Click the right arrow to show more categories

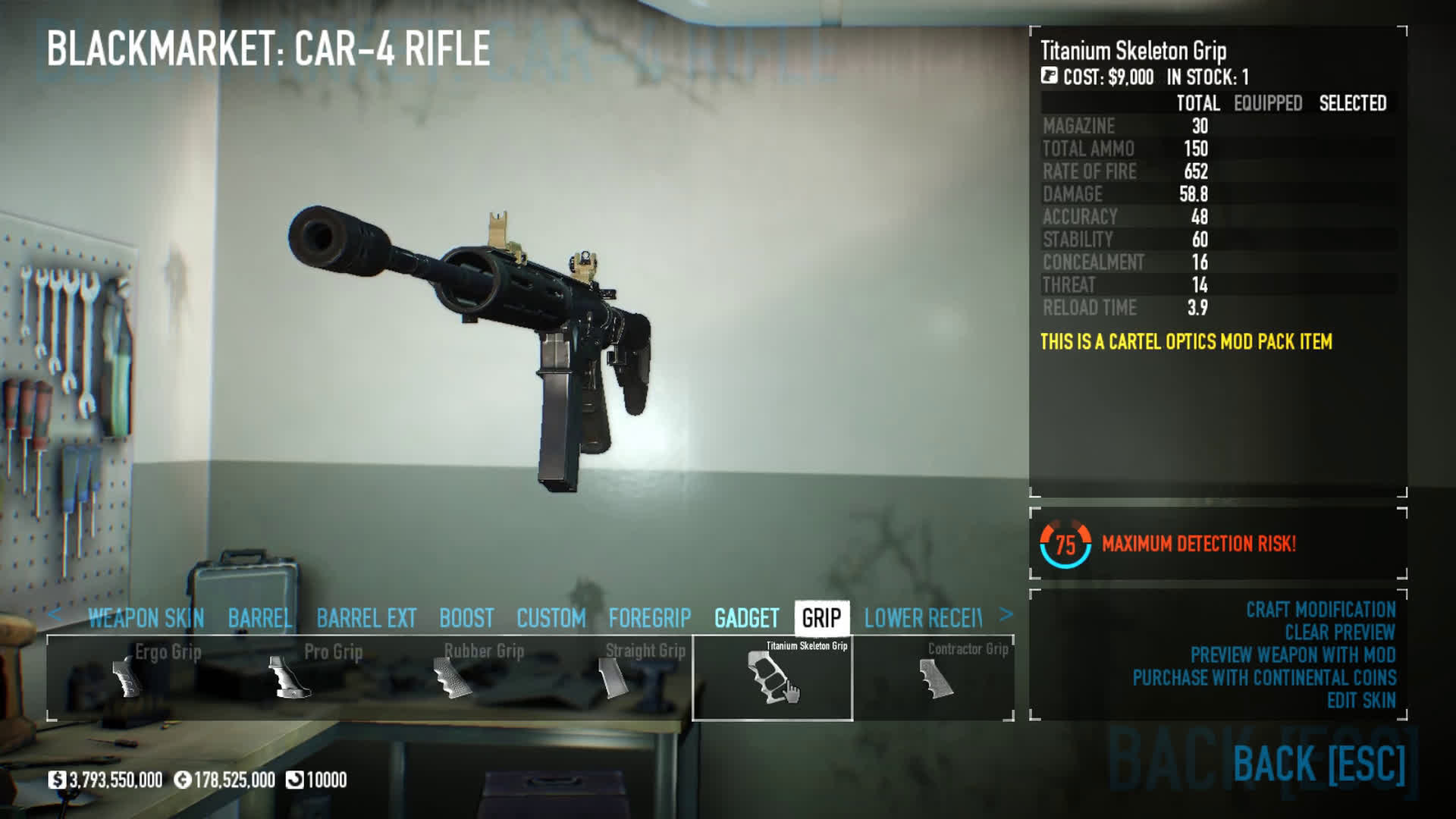point(1006,615)
